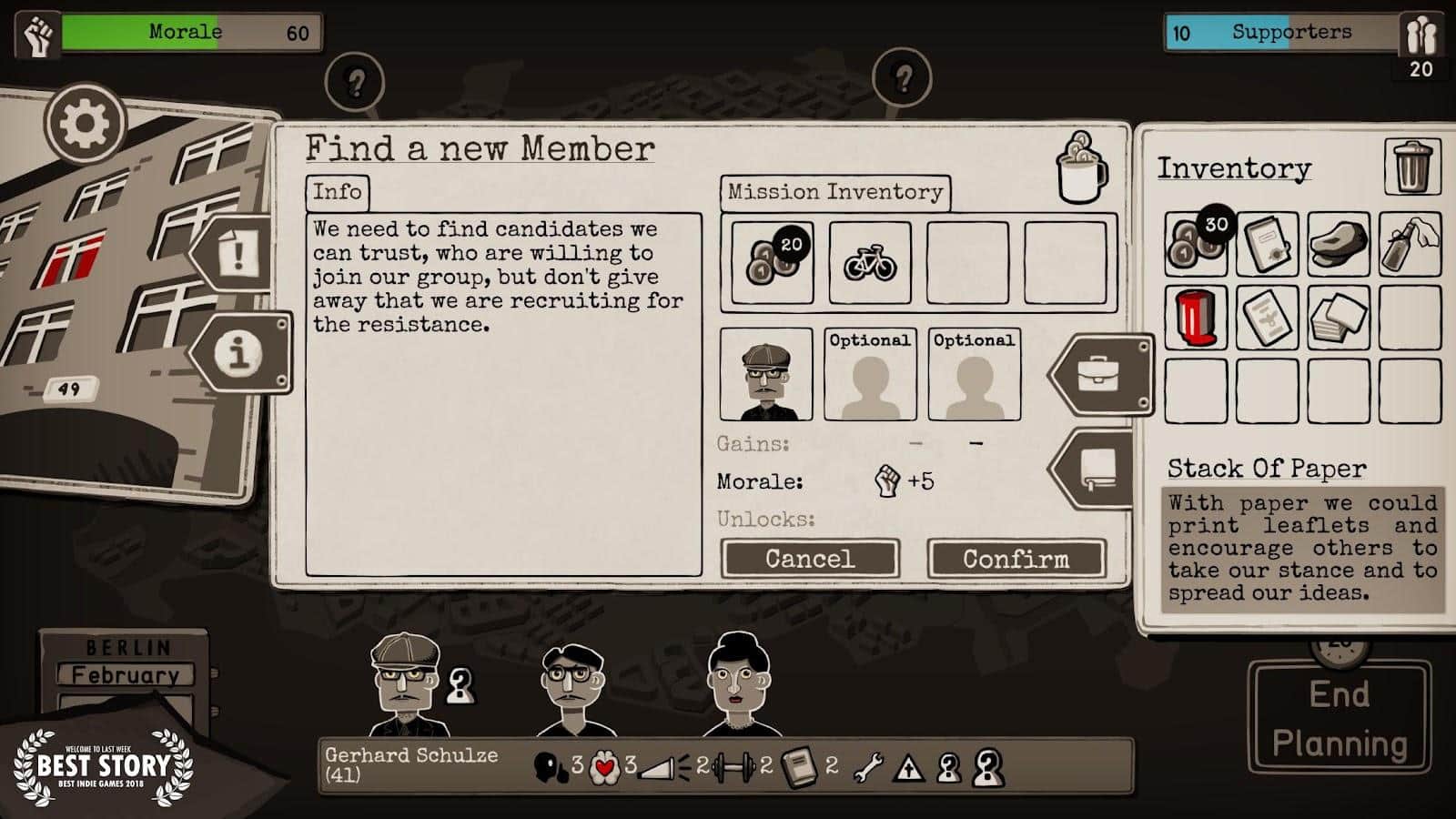Open the gear settings menu
The height and width of the screenshot is (819, 1456).
point(85,123)
